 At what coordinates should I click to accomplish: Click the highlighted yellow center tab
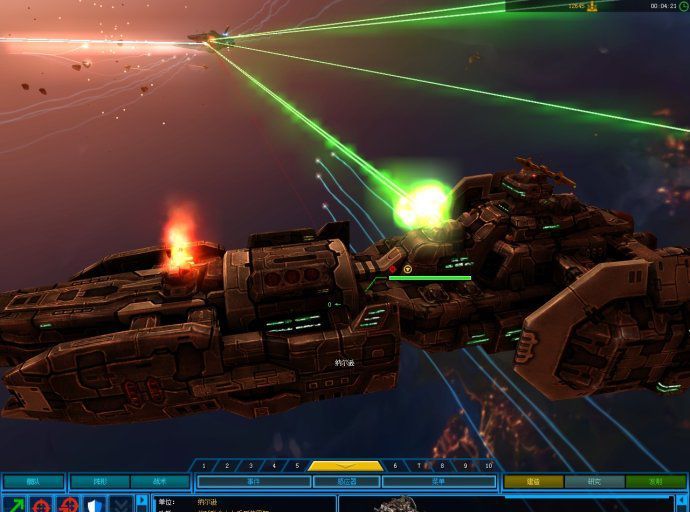tap(345, 466)
